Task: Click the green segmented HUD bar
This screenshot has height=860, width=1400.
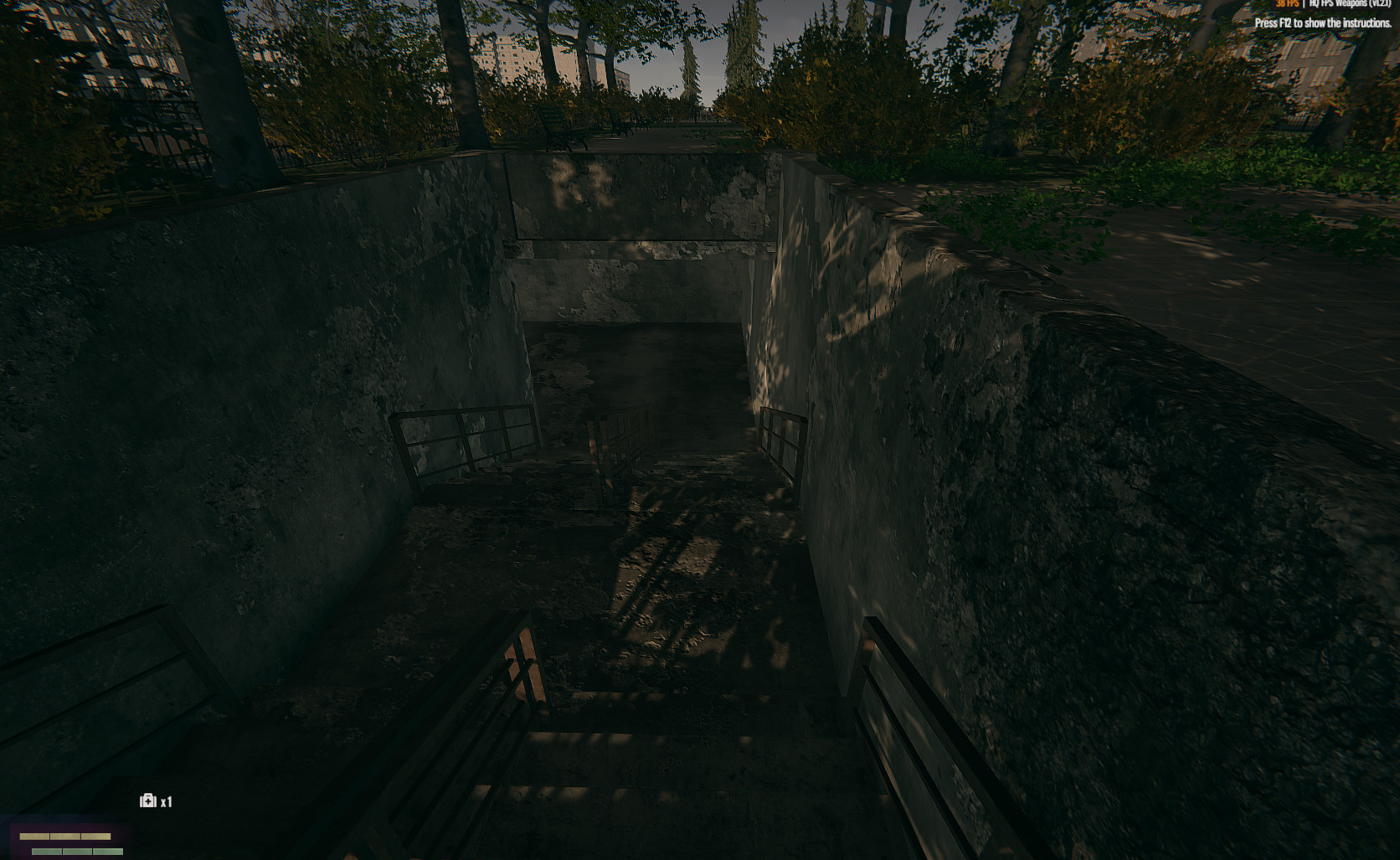Action: pos(75,851)
